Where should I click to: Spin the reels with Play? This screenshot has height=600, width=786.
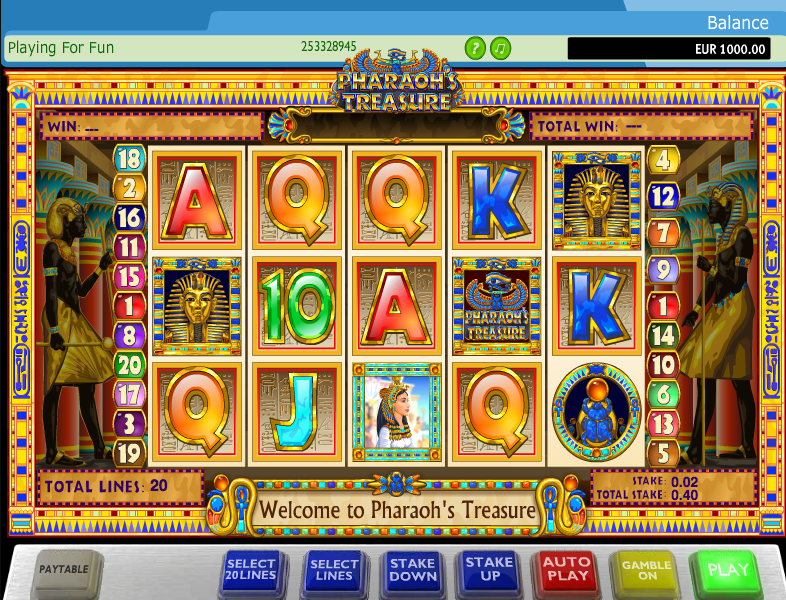727,570
